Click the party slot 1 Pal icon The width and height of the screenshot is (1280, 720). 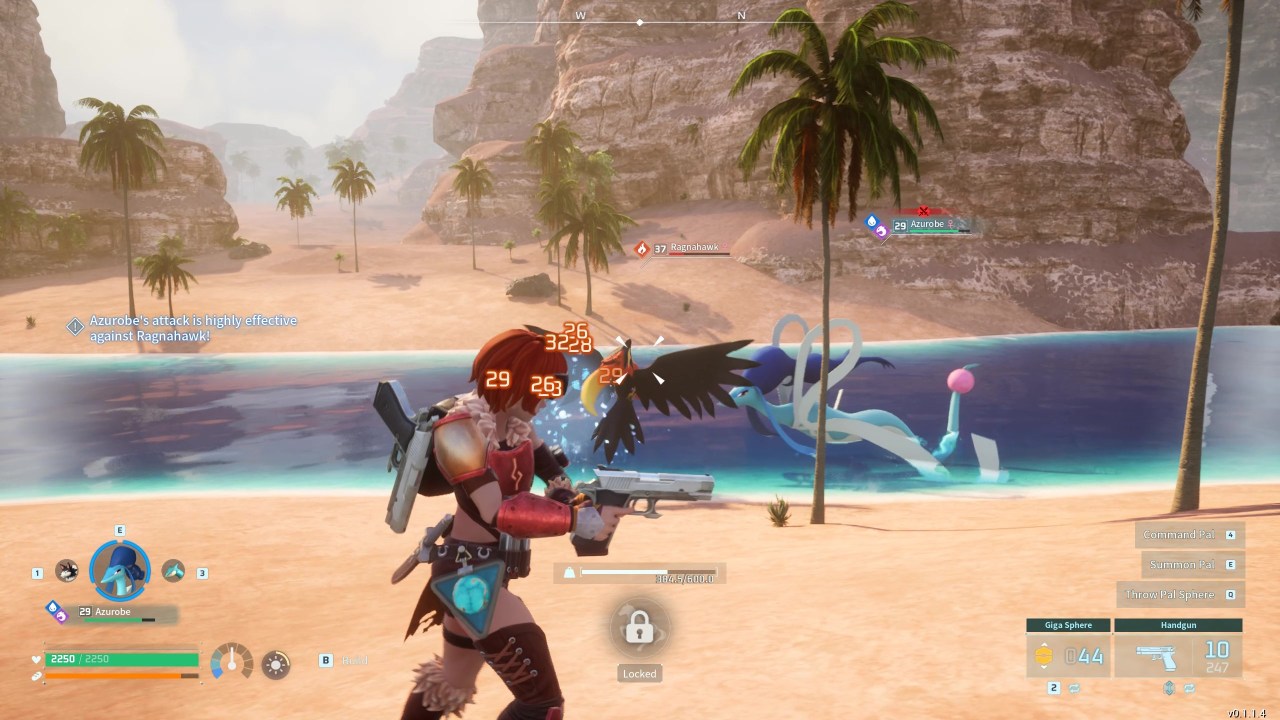click(67, 571)
